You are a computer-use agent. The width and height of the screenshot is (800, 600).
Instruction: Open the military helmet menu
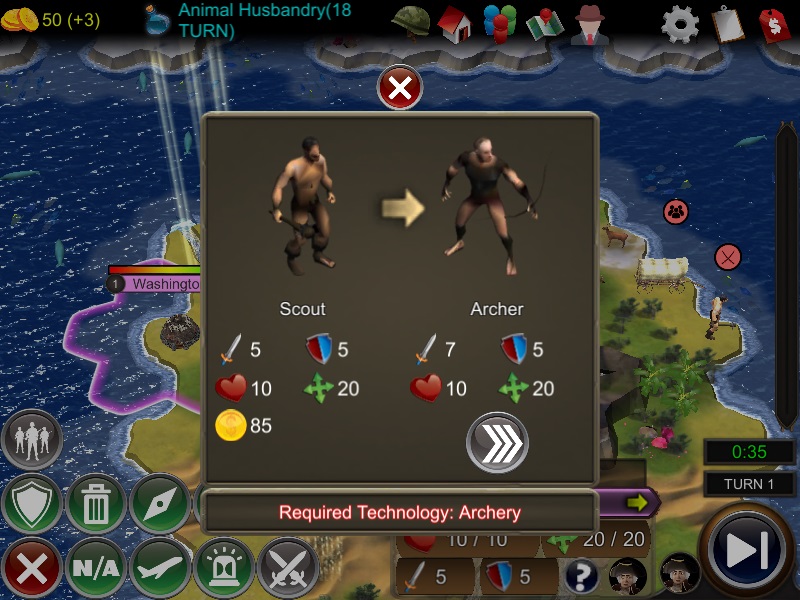tap(410, 23)
